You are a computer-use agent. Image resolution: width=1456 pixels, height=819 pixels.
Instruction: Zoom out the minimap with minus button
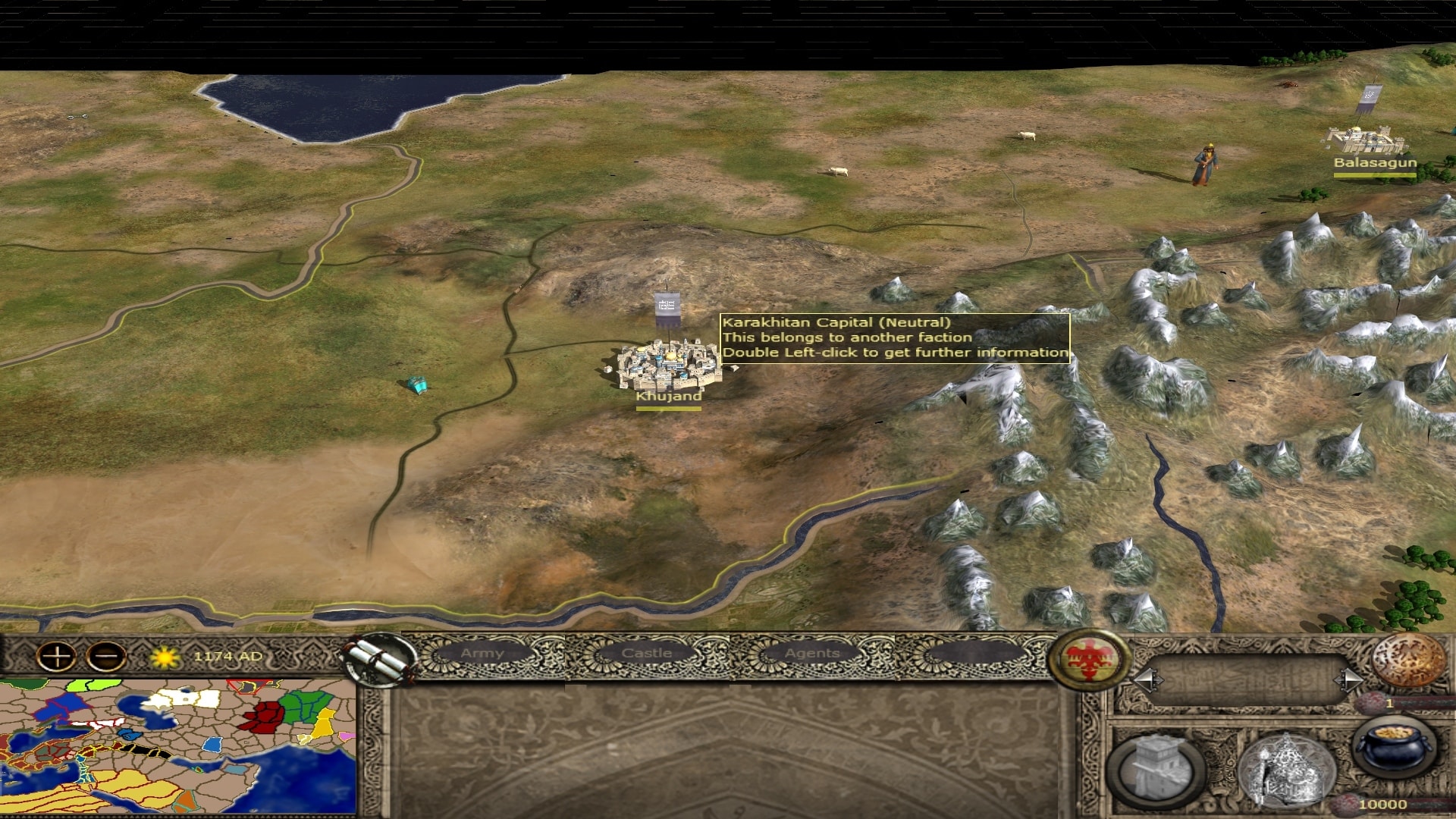coord(106,657)
